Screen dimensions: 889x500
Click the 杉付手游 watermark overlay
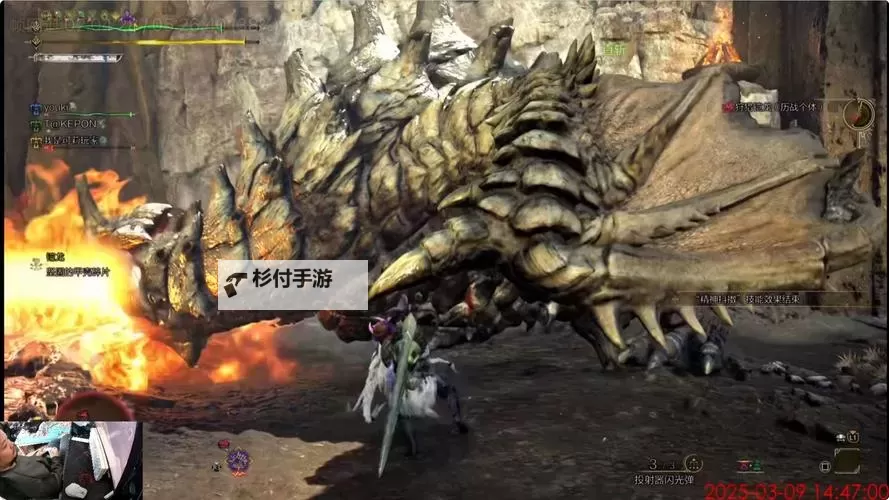(x=293, y=285)
